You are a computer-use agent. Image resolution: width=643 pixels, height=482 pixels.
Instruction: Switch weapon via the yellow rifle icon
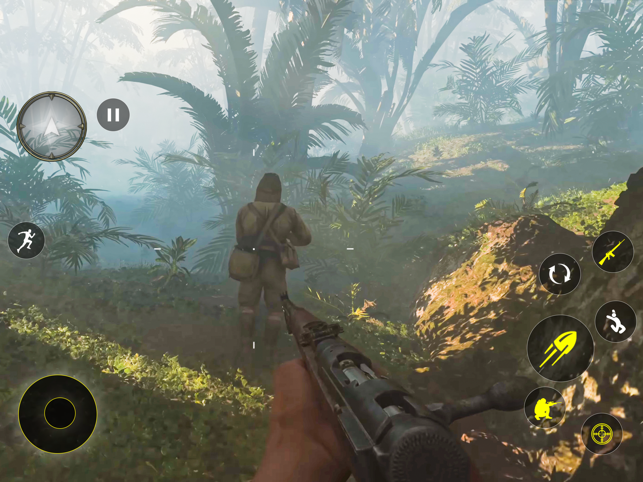[612, 252]
